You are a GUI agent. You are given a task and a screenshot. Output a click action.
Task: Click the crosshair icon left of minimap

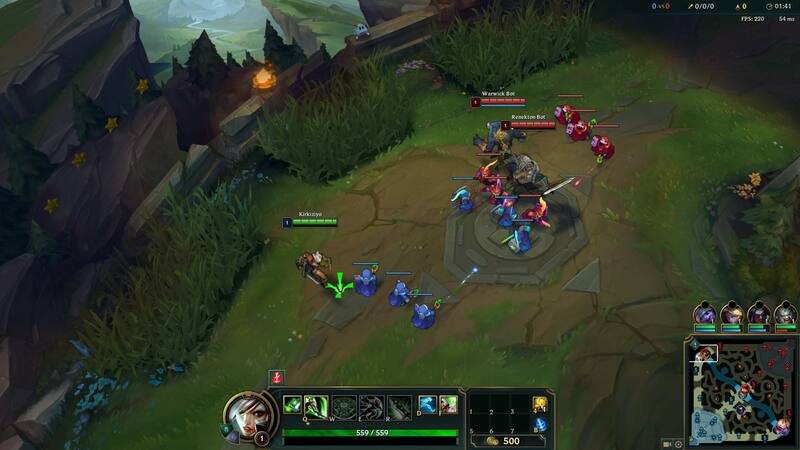pyautogui.click(x=678, y=443)
